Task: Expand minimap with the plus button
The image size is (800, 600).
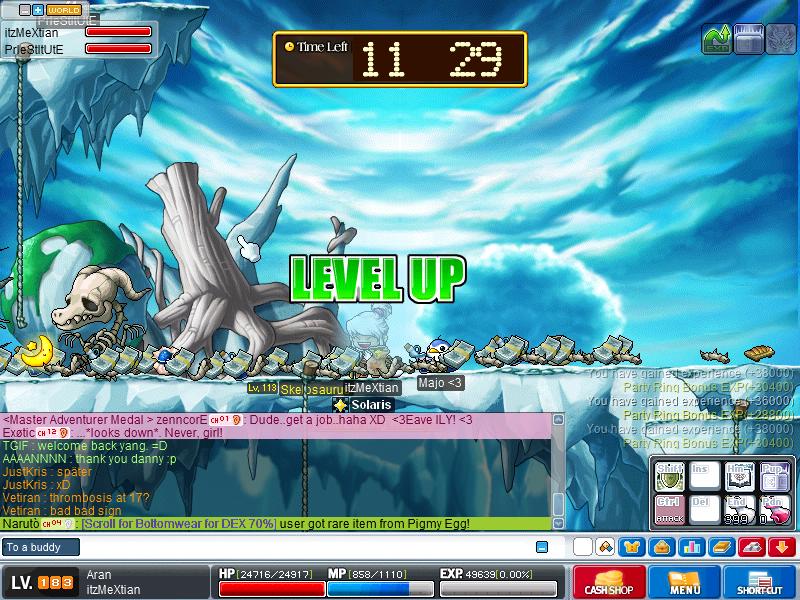Action: point(38,10)
